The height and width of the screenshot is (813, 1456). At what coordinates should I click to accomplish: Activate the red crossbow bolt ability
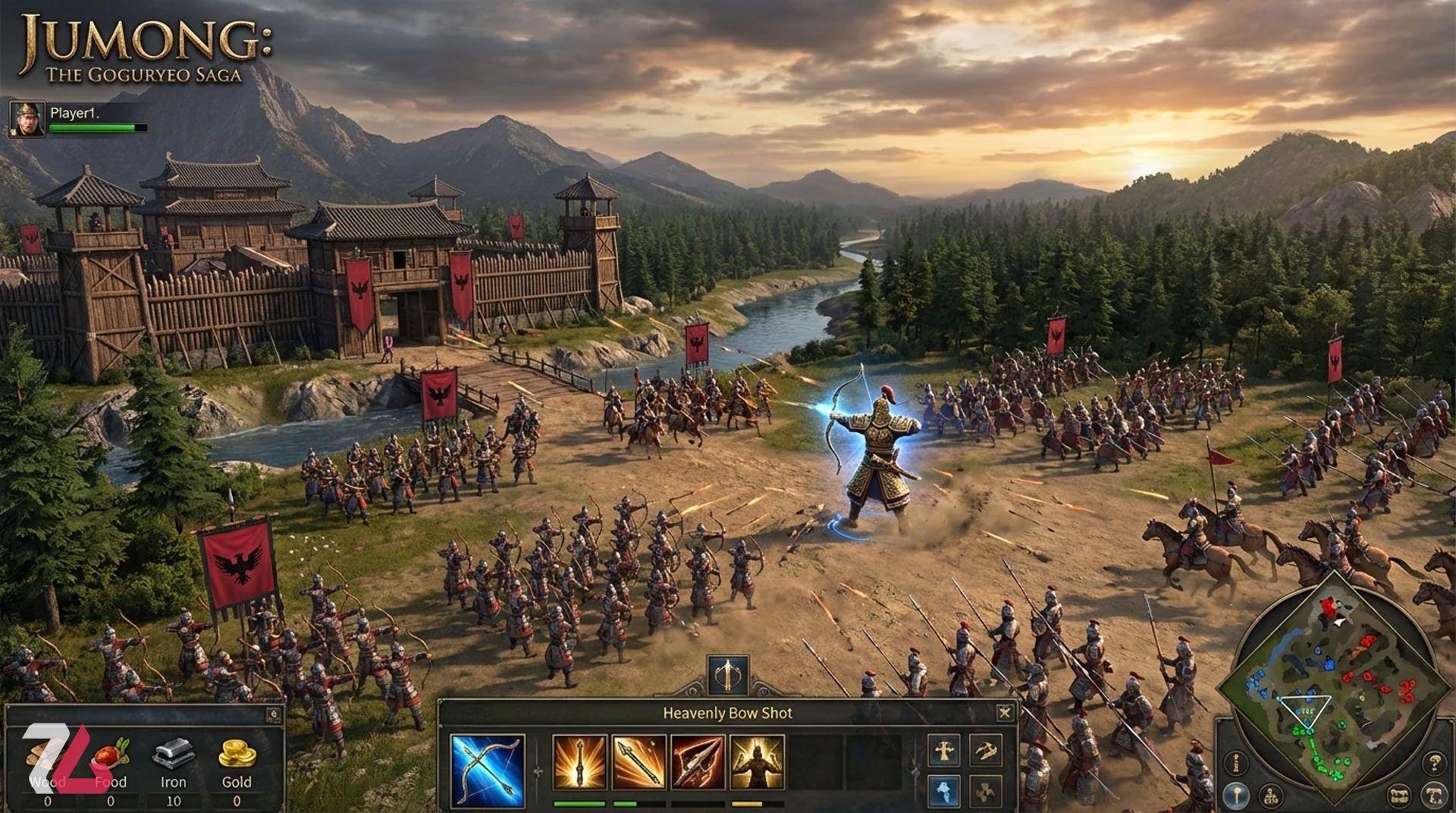coord(698,762)
